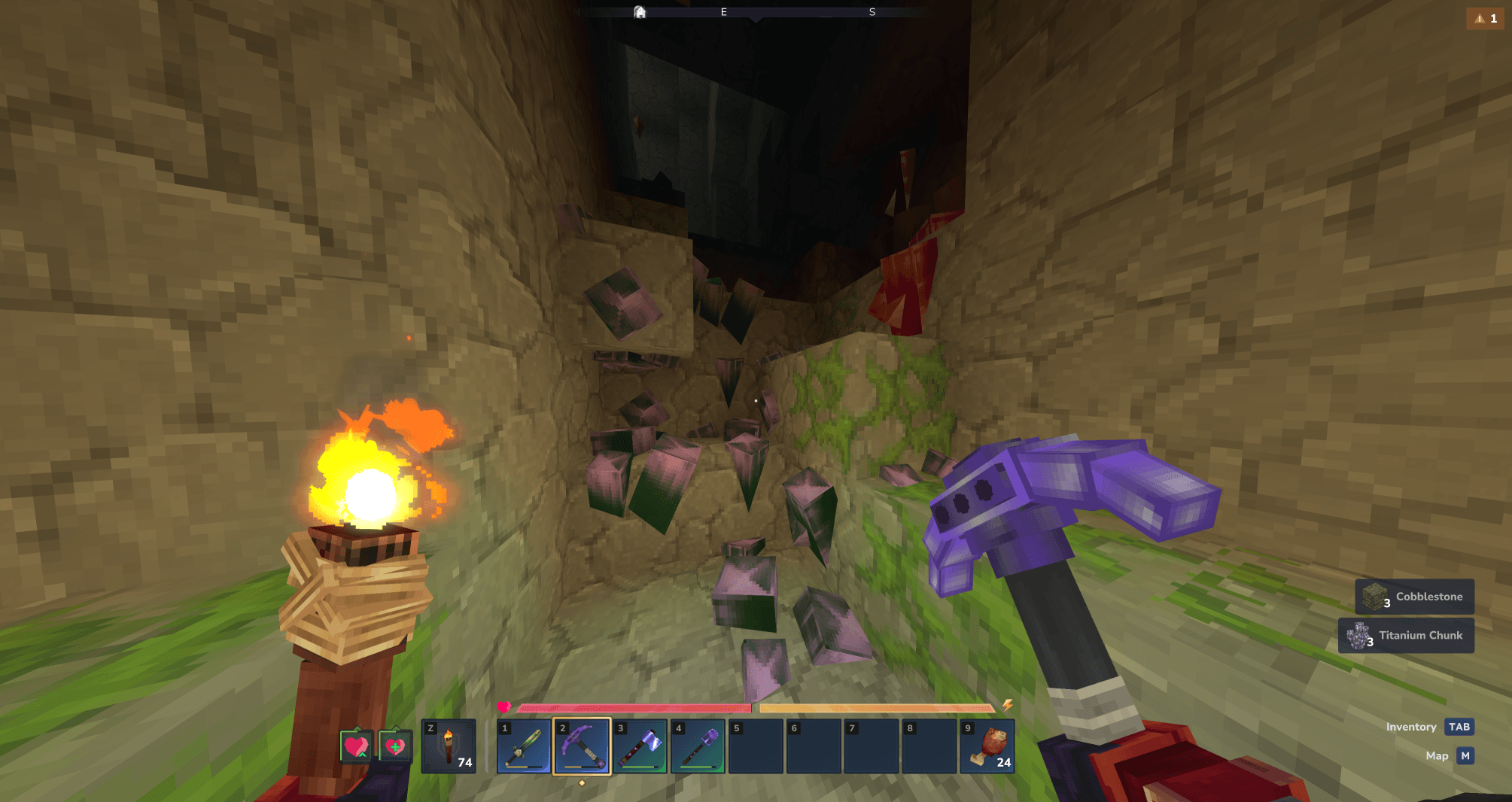
Task: Select the sword in hotbar slot 1
Action: pos(524,746)
